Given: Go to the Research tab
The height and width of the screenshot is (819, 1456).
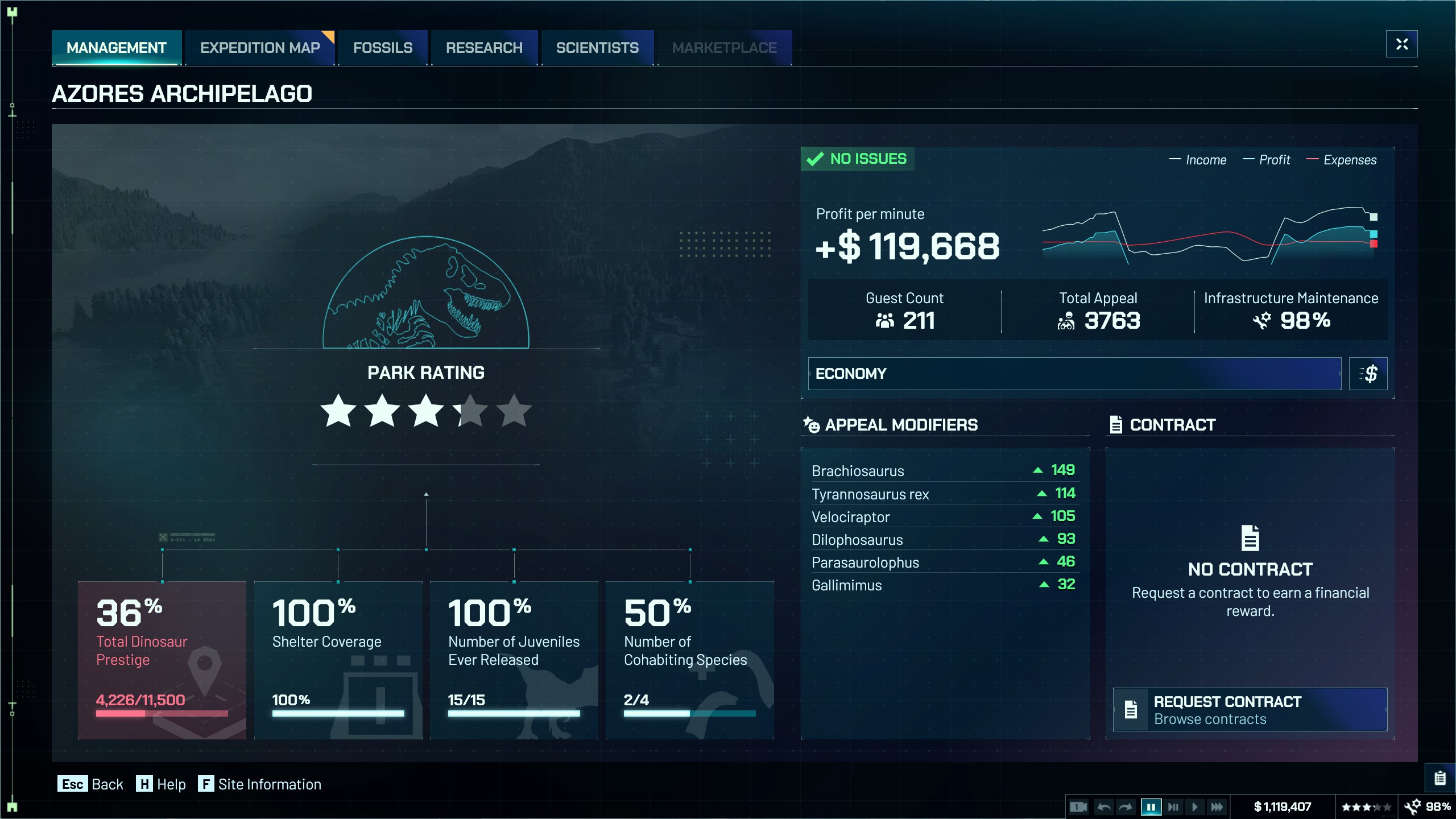Looking at the screenshot, I should click(x=484, y=48).
